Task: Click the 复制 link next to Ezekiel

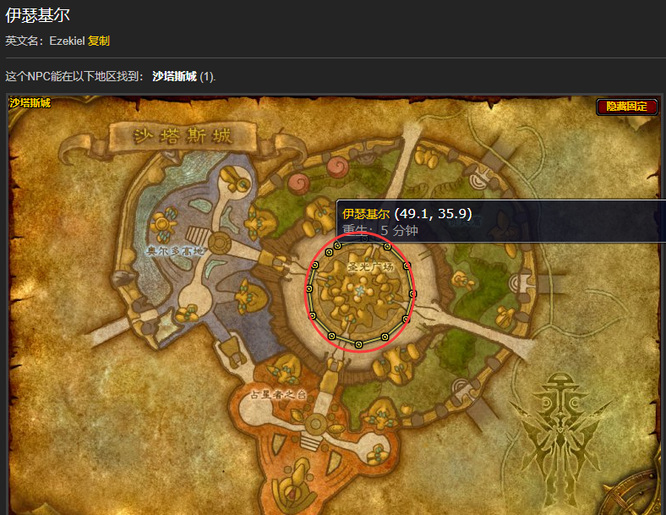Action: tap(99, 41)
